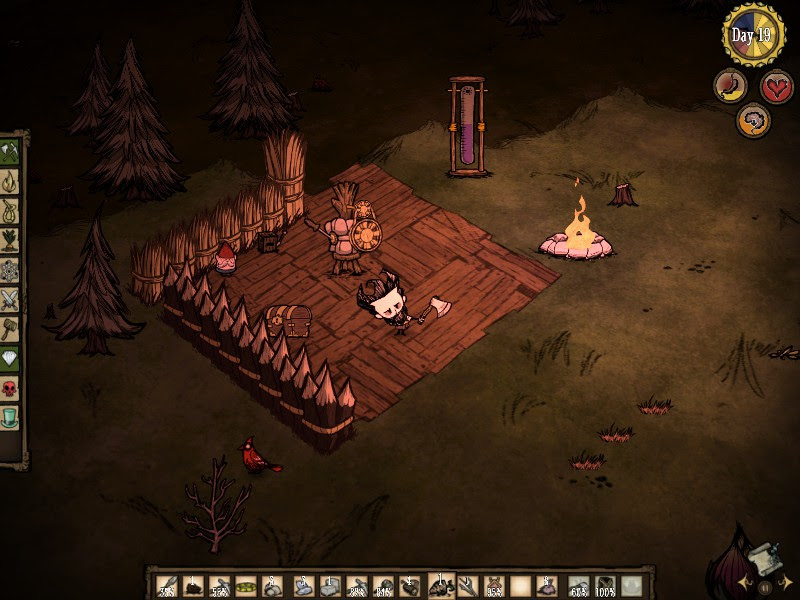Viewport: 800px width, 600px height.
Task: Pick the inventory item at 84% durability
Action: pyautogui.click(x=383, y=586)
